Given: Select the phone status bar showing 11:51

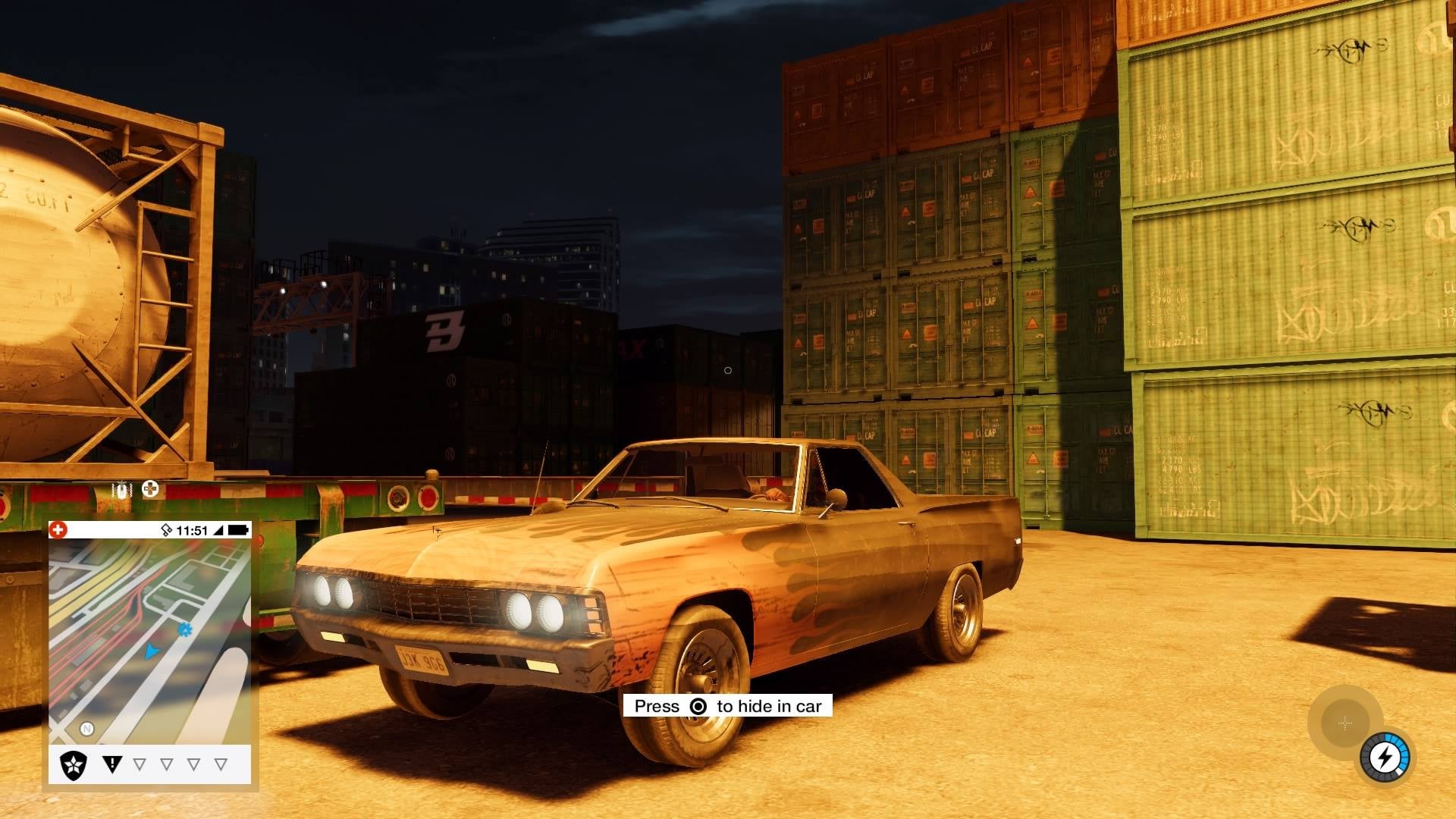Looking at the screenshot, I should tap(193, 529).
